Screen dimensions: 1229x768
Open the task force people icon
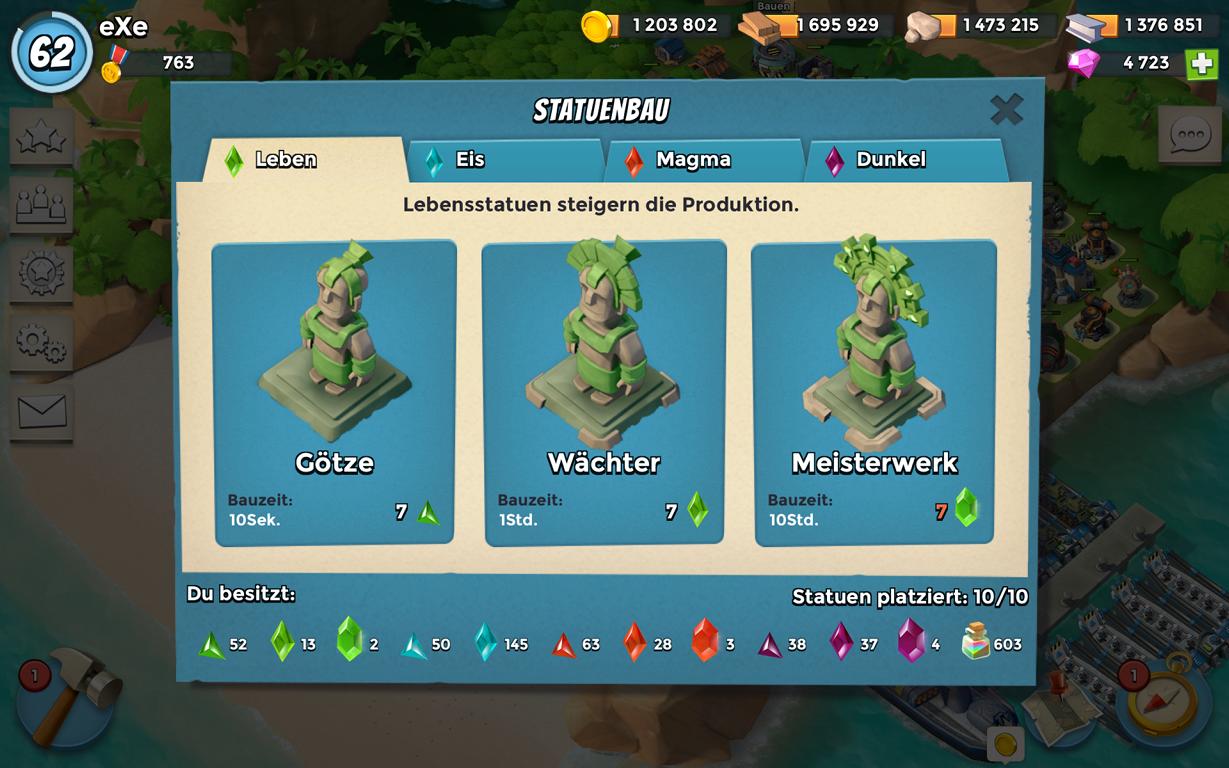(42, 205)
